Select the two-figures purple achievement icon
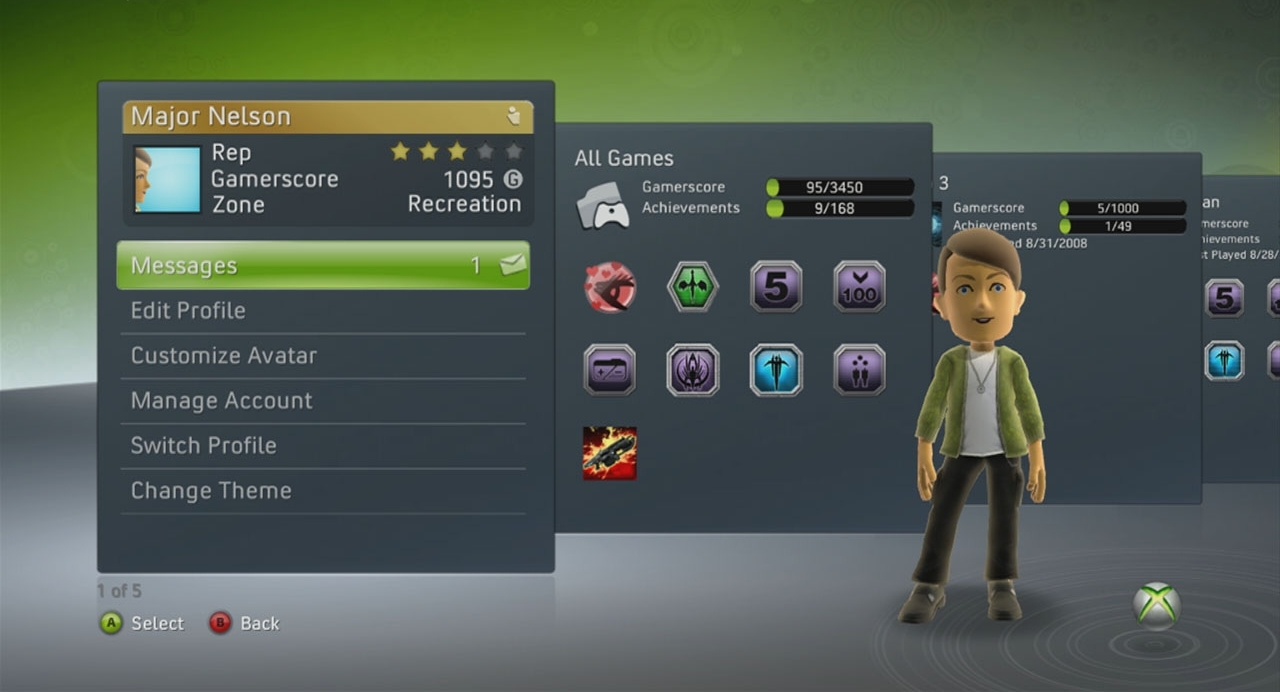 click(859, 370)
